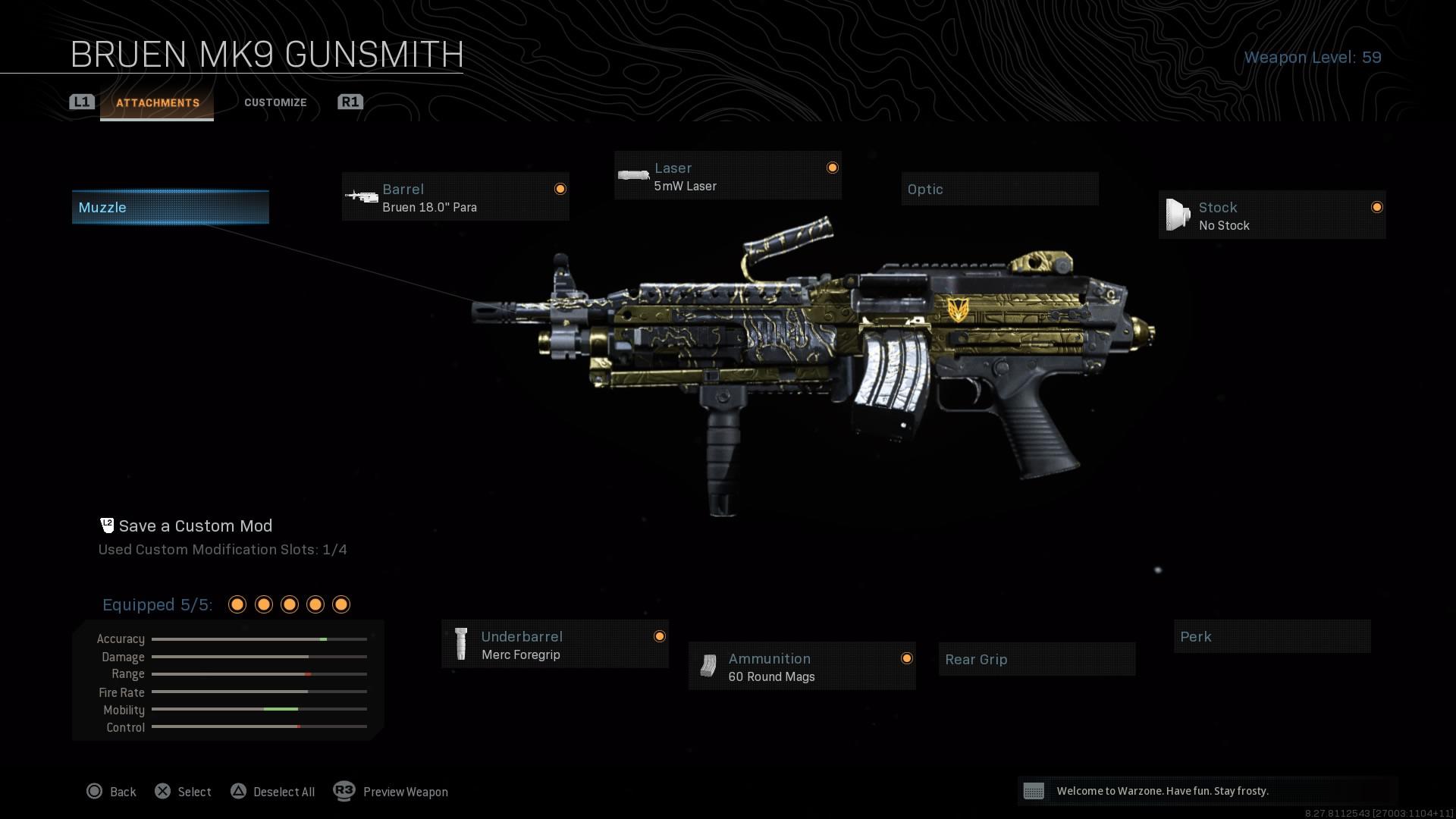Open the Laser slot with 5mW Laser

click(726, 175)
